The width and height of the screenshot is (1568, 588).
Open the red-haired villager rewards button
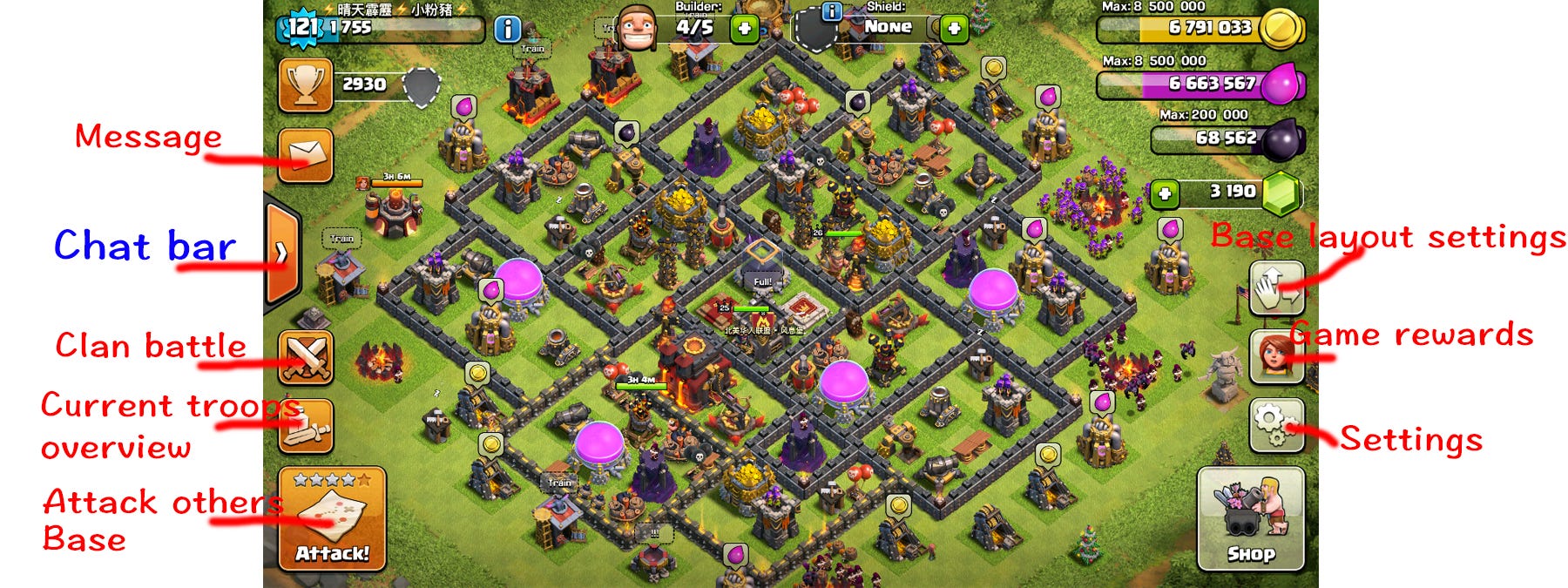pos(1276,356)
